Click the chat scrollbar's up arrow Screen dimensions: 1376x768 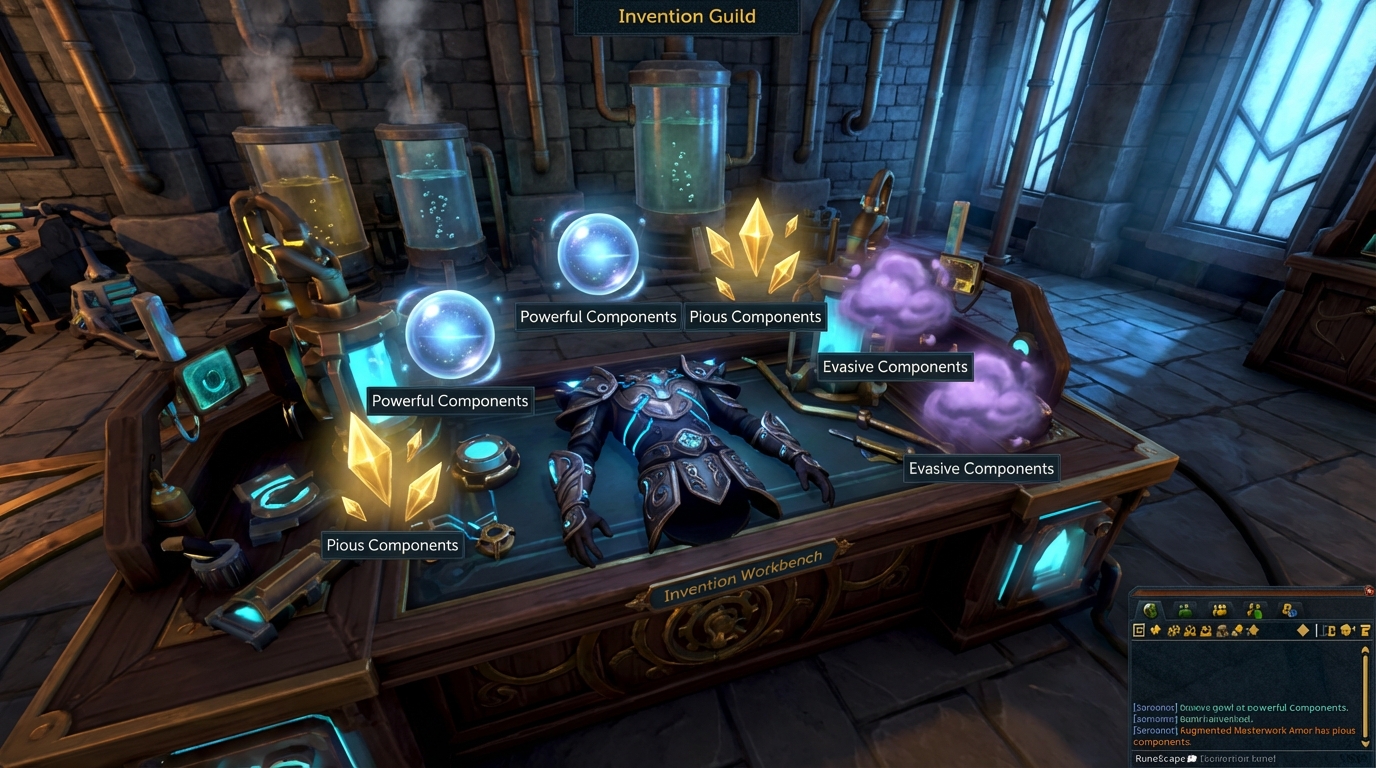point(1365,651)
